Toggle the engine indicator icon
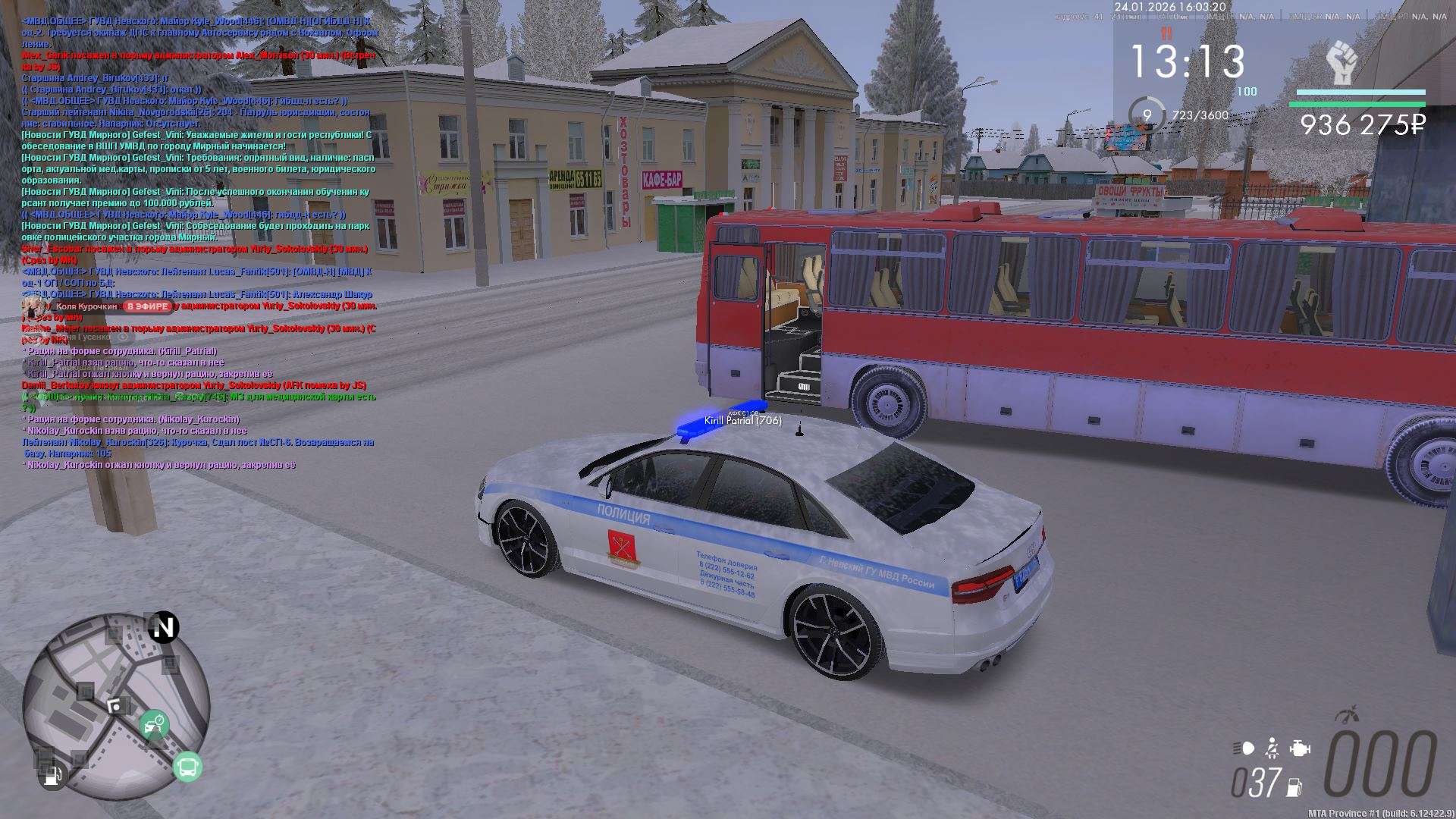Screen dimensions: 1456x819 click(1300, 748)
